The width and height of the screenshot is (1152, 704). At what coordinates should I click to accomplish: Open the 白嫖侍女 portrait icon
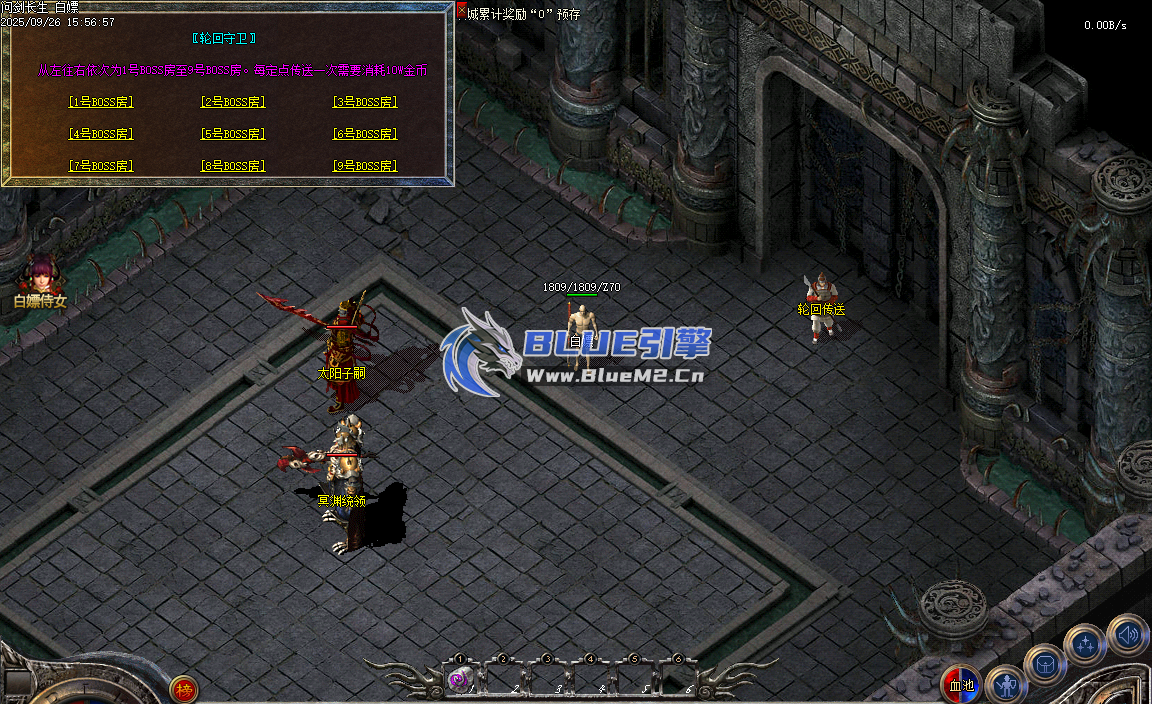tap(41, 273)
